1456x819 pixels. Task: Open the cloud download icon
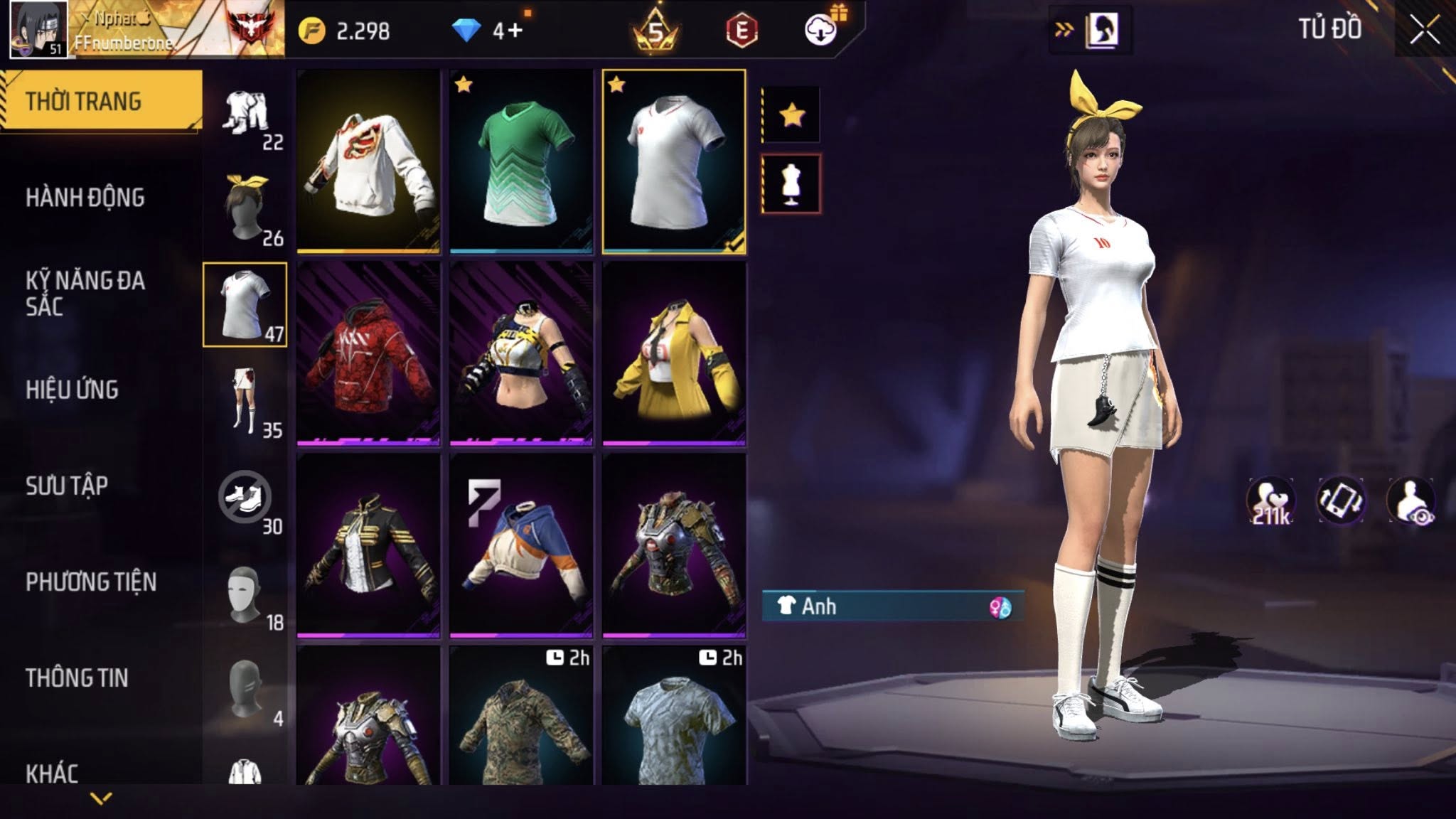[821, 31]
